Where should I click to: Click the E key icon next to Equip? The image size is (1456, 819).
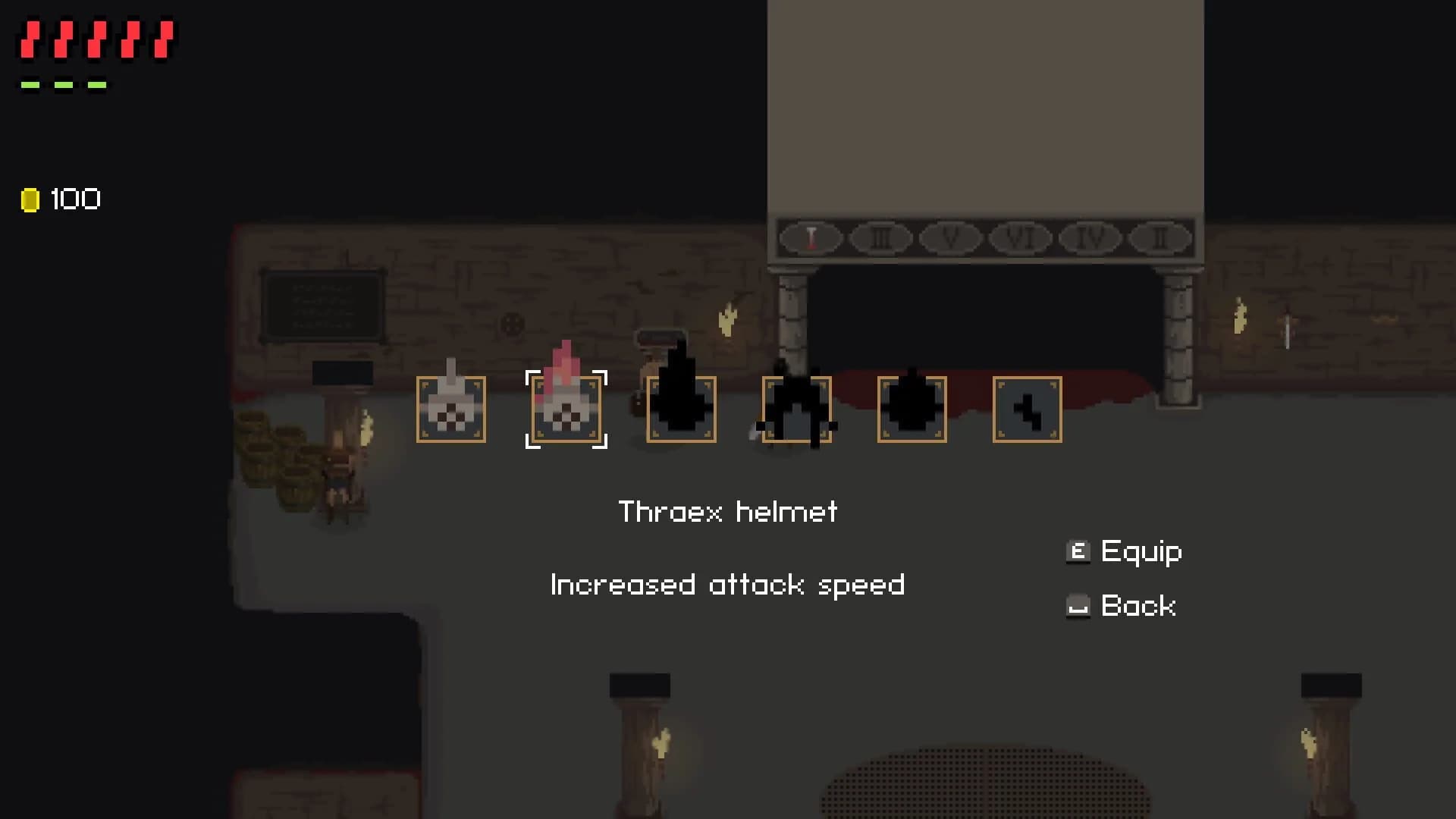(x=1078, y=551)
